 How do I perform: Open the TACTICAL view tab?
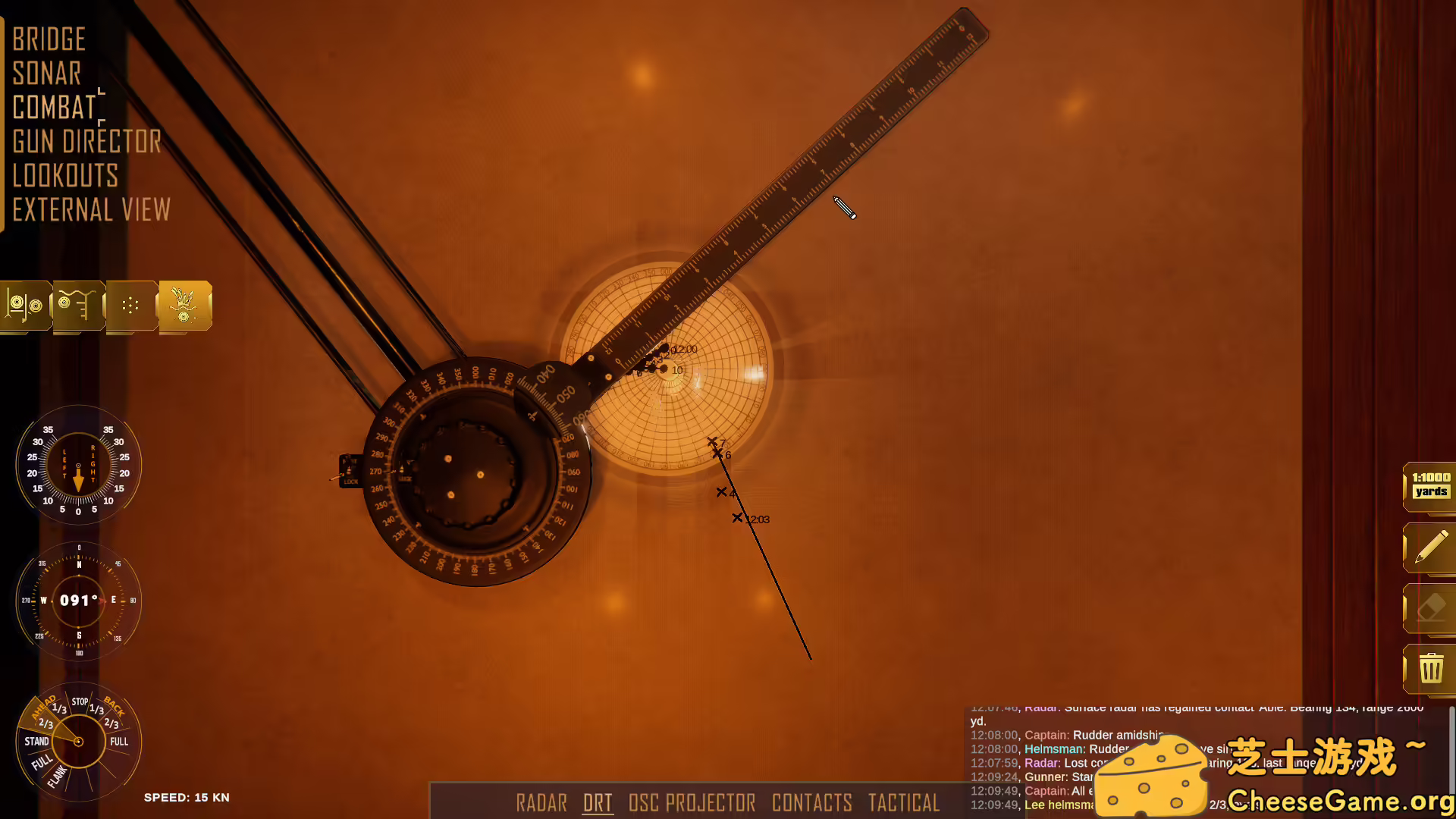click(904, 803)
